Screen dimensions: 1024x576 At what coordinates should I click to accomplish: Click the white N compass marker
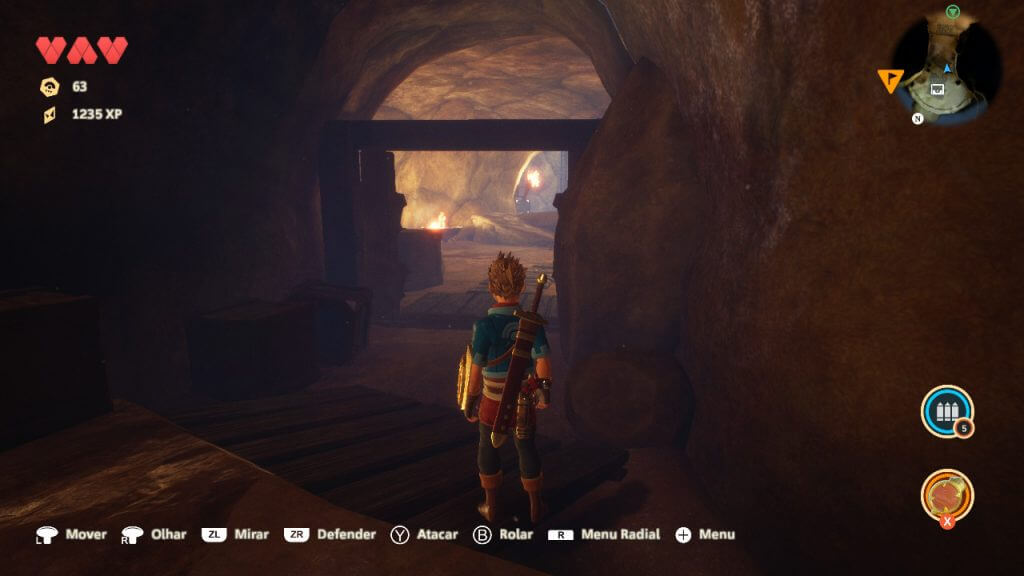click(x=916, y=118)
